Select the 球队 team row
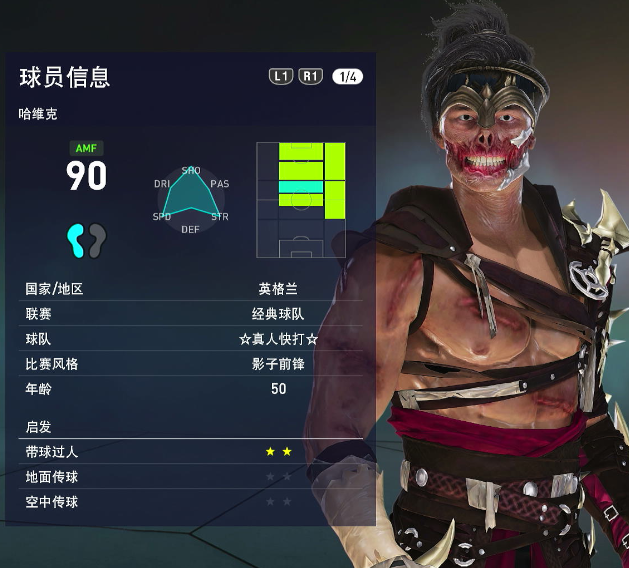The image size is (629, 568). coord(190,339)
